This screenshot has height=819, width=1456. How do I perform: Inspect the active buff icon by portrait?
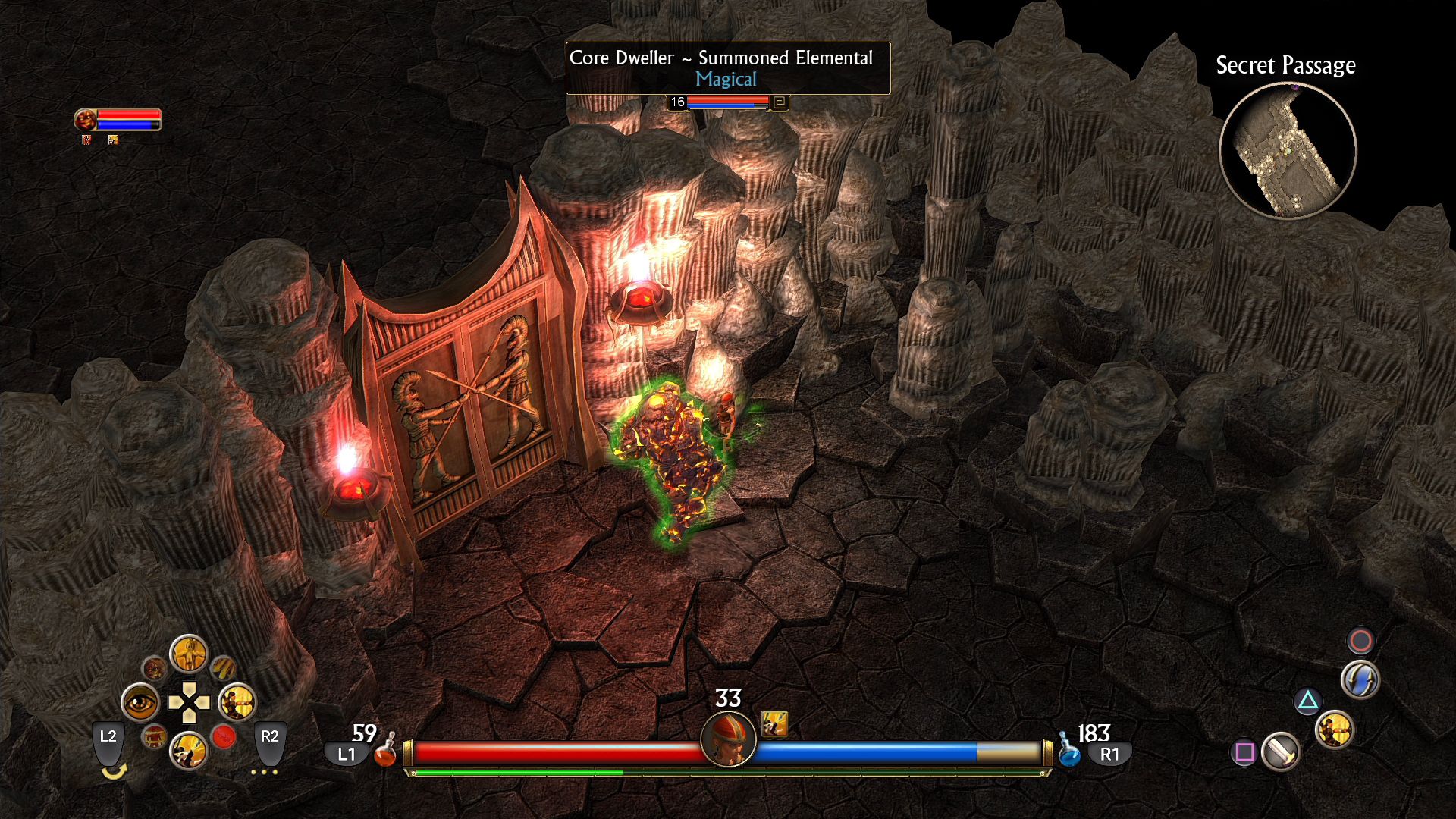click(774, 724)
